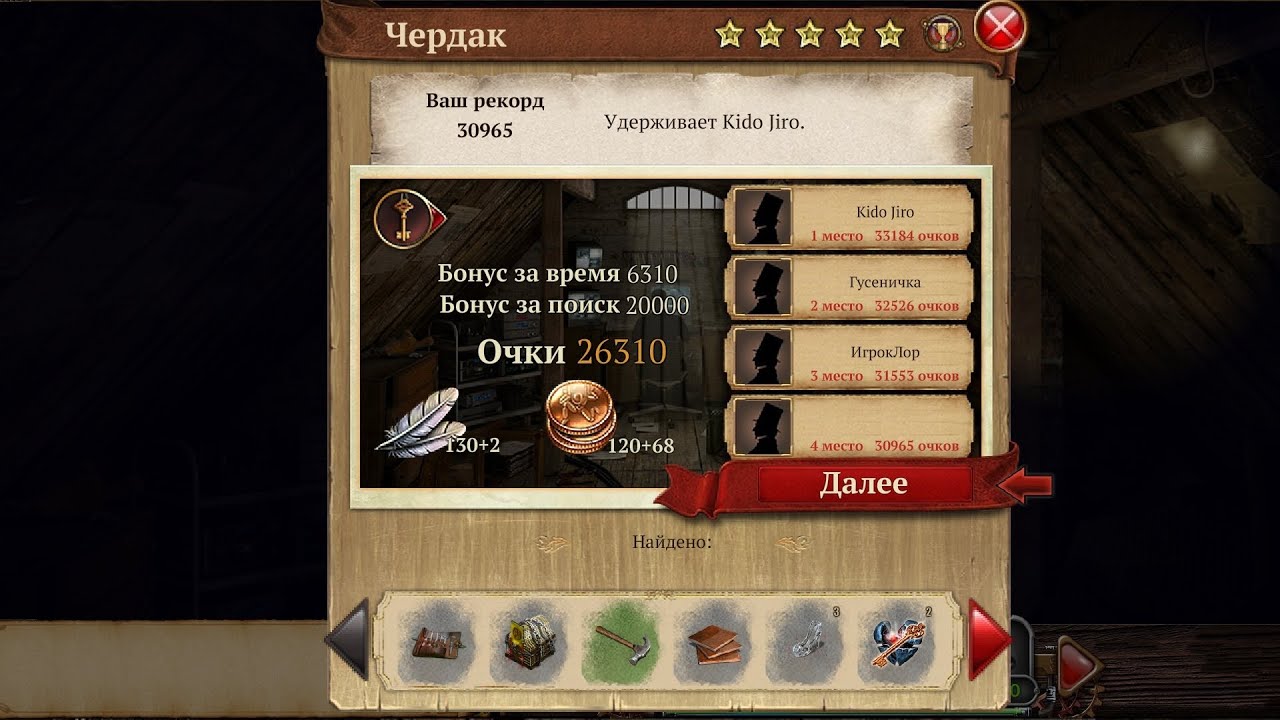The width and height of the screenshot is (1280, 720).
Task: Select the hammer item slot
Action: pos(620,640)
